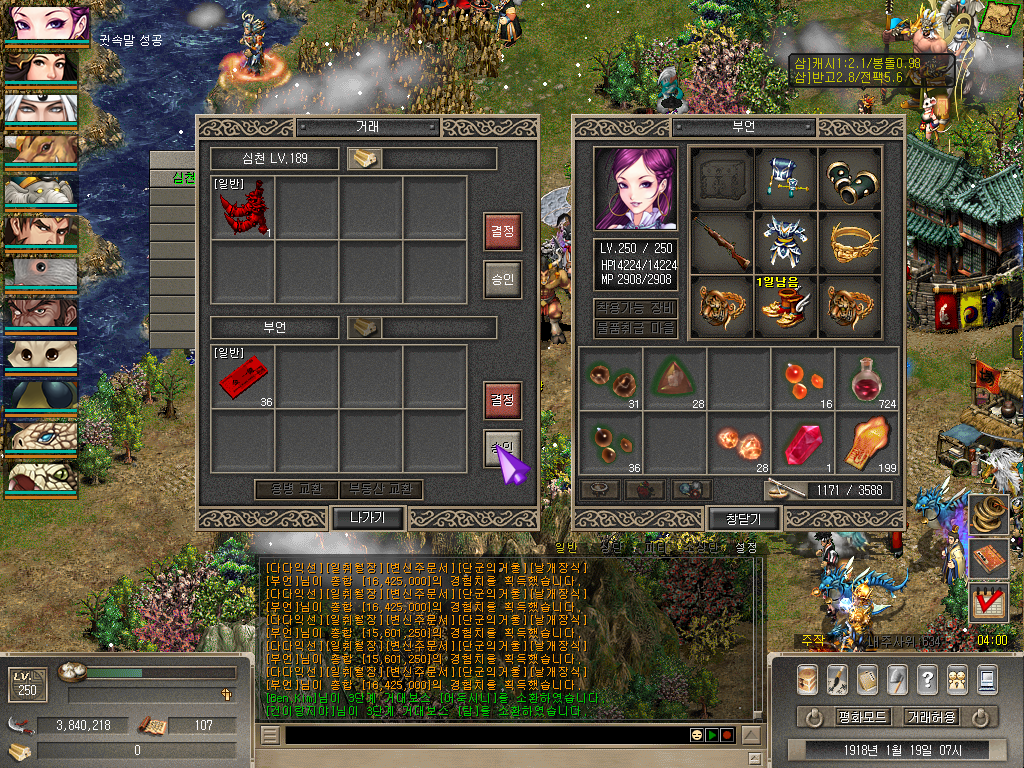Open the red checkmark calendar icon

coord(988,602)
